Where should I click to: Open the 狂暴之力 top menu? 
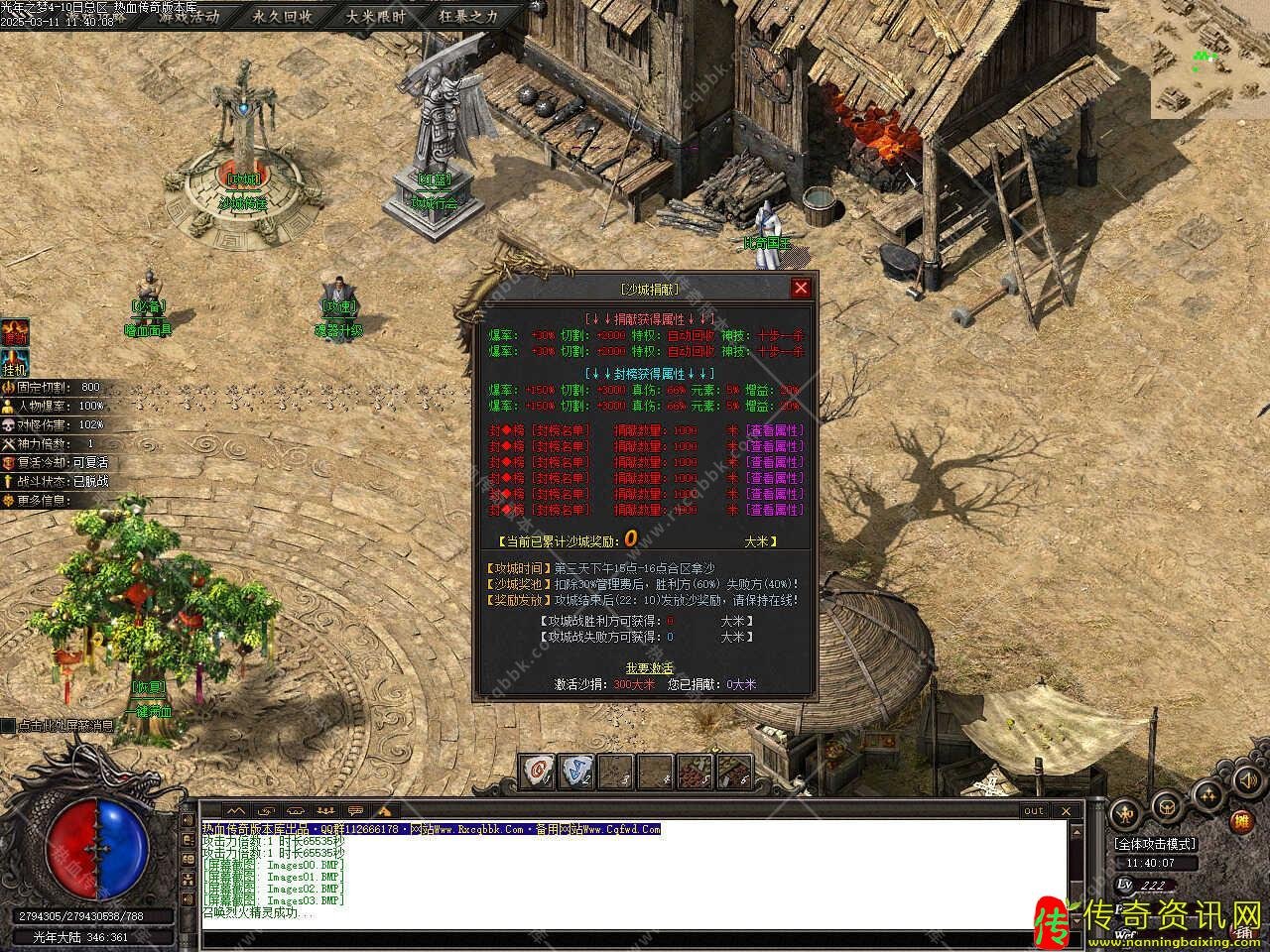tap(468, 17)
